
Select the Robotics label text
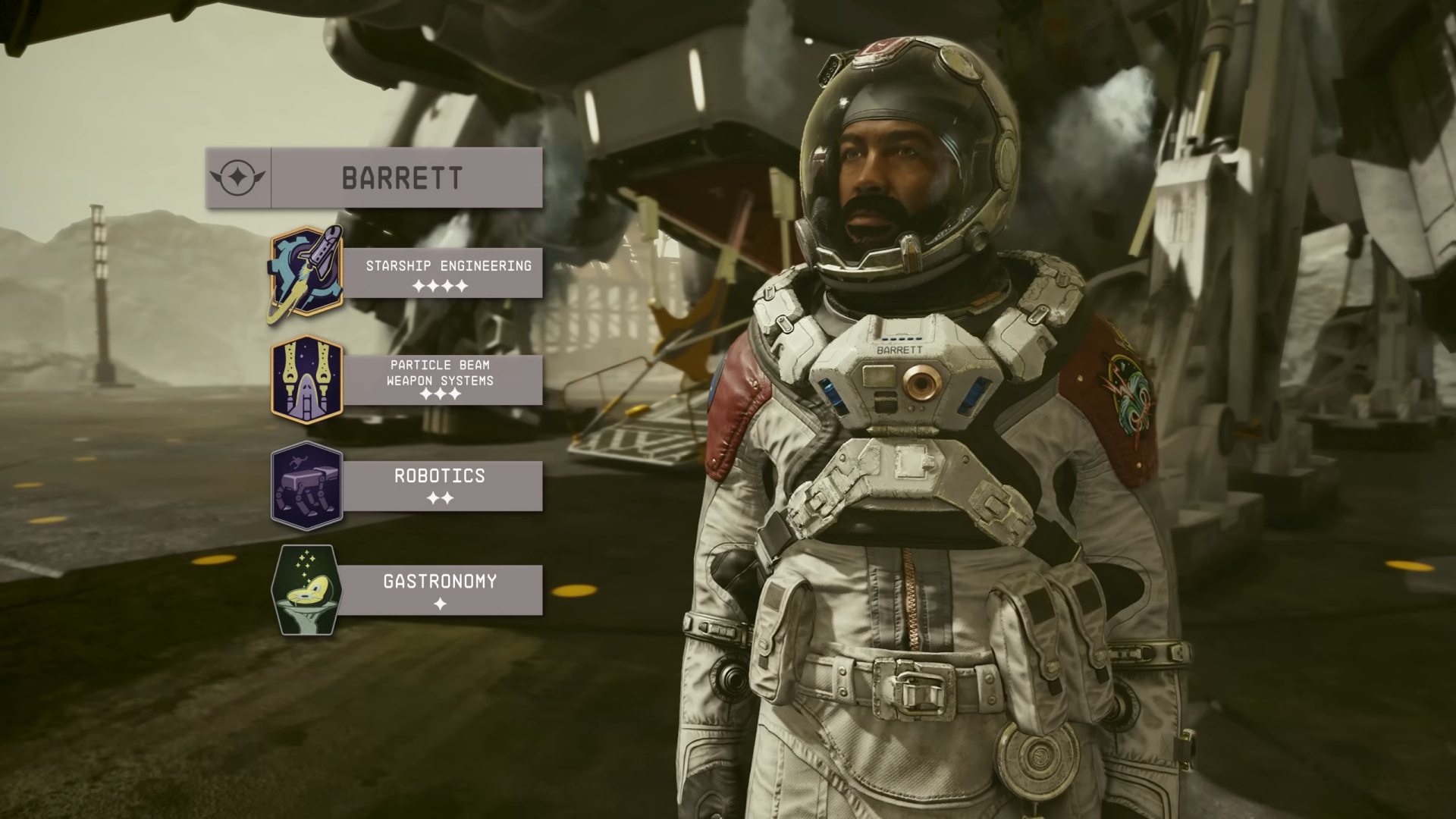pyautogui.click(x=438, y=476)
